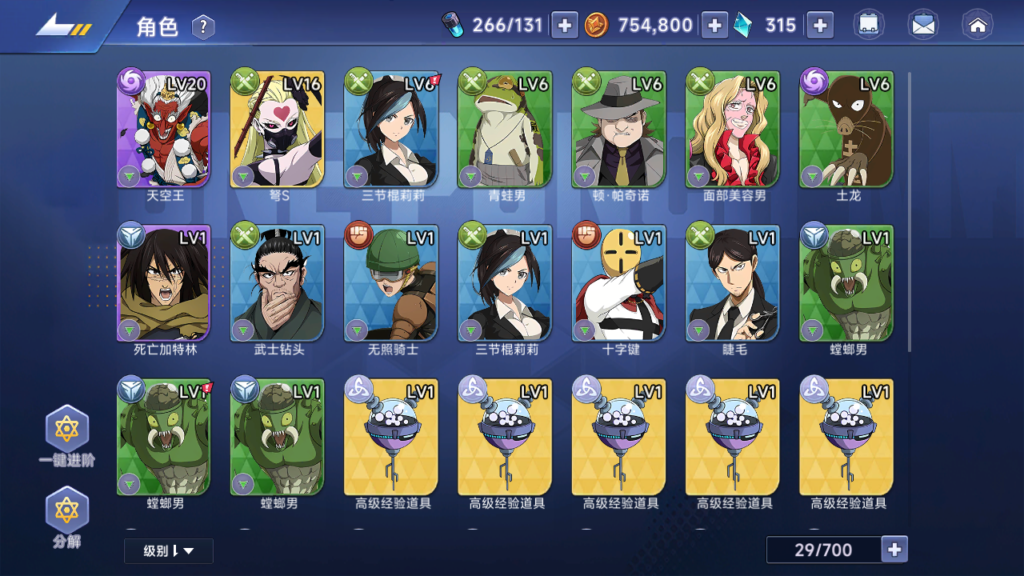Open the question mark help button

click(203, 27)
